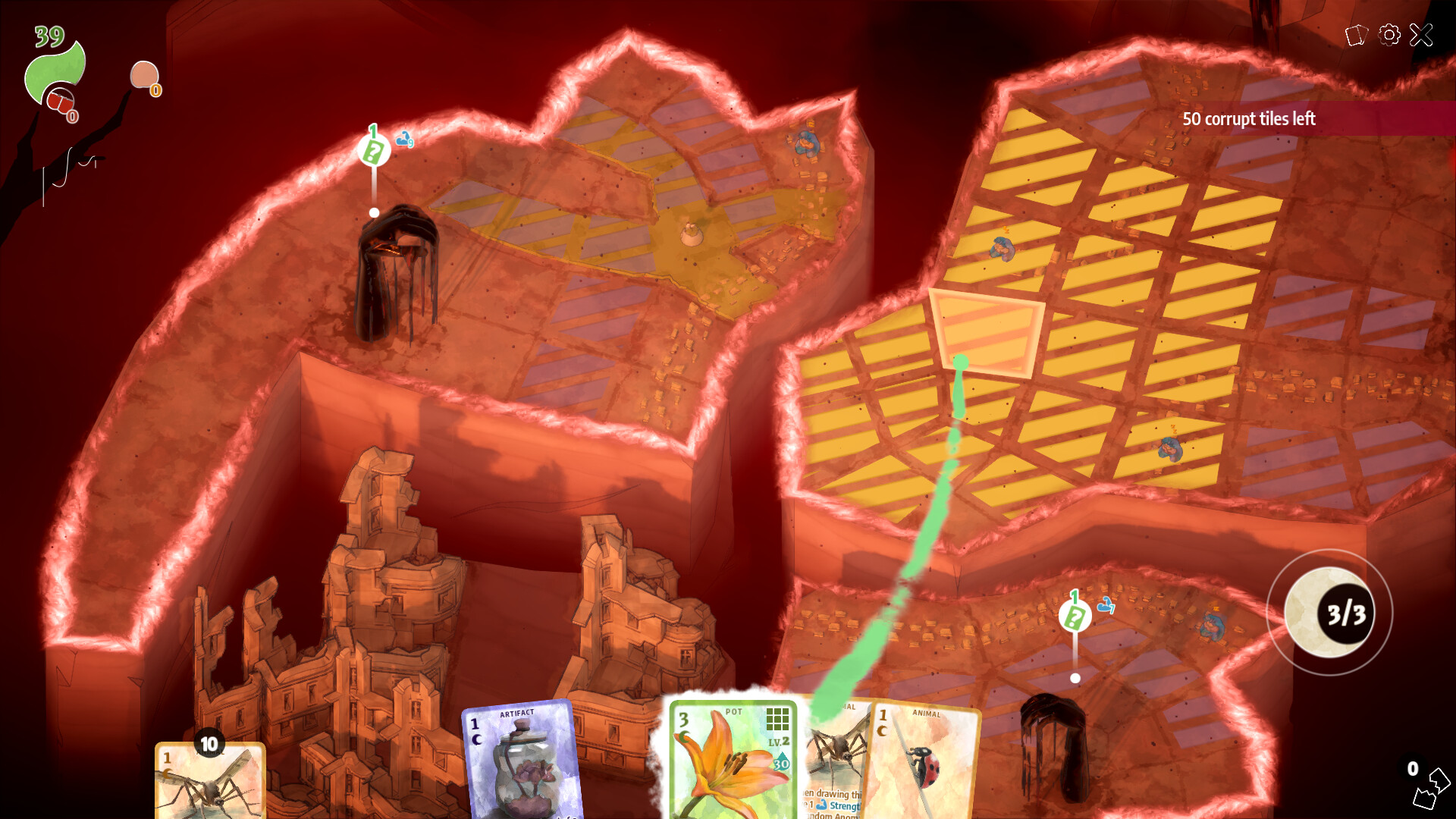Toggle the green question-mark quest marker on the upper plateau

point(372,149)
